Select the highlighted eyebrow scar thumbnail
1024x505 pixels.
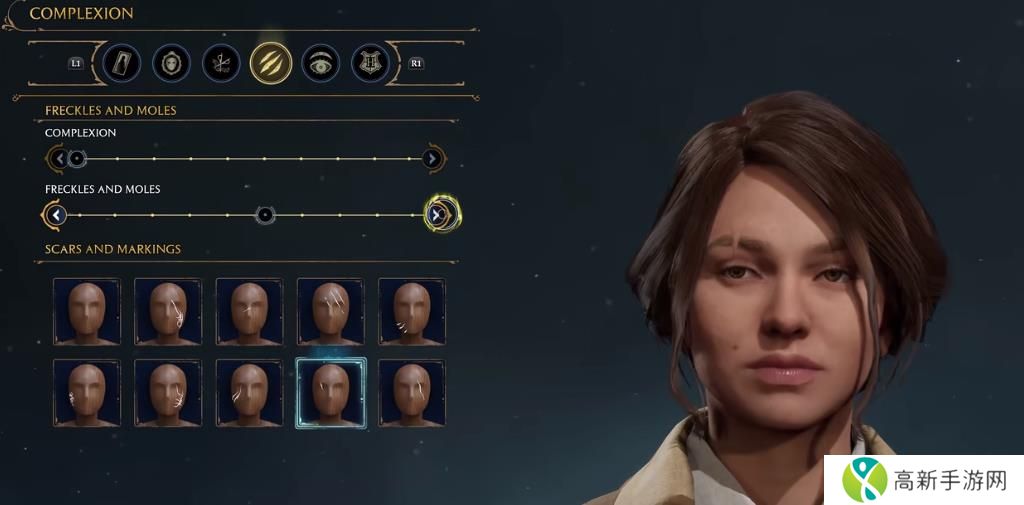tap(331, 393)
